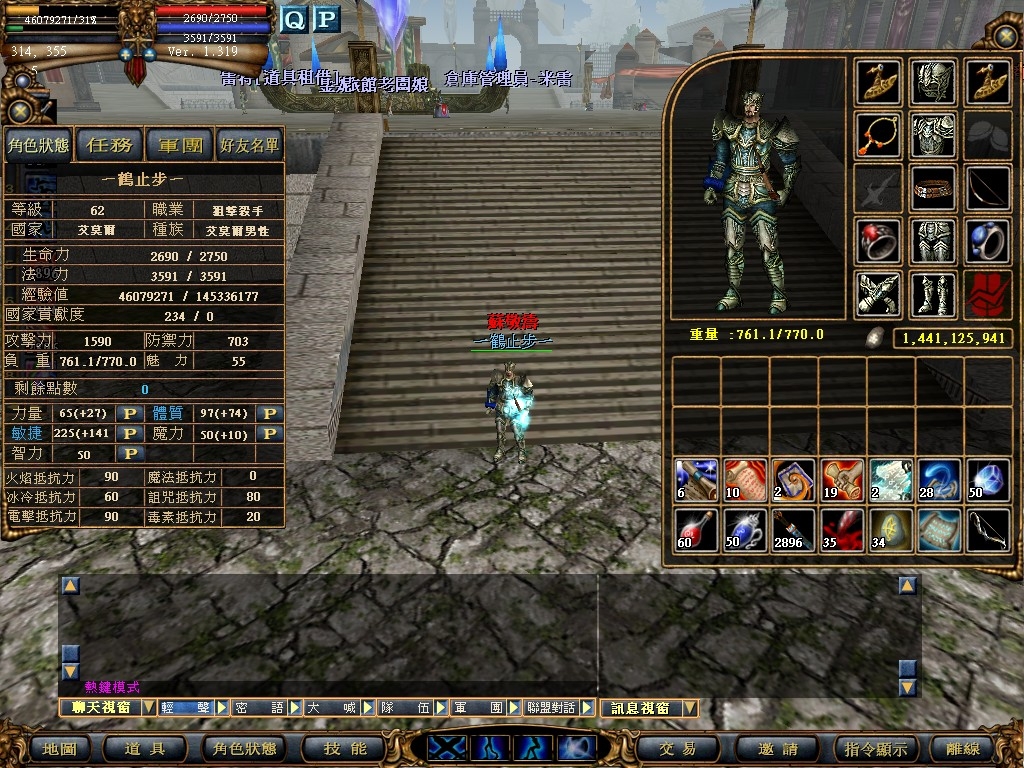View the 好友名單 friends list tab
1024x768 pixels.
pyautogui.click(x=249, y=146)
